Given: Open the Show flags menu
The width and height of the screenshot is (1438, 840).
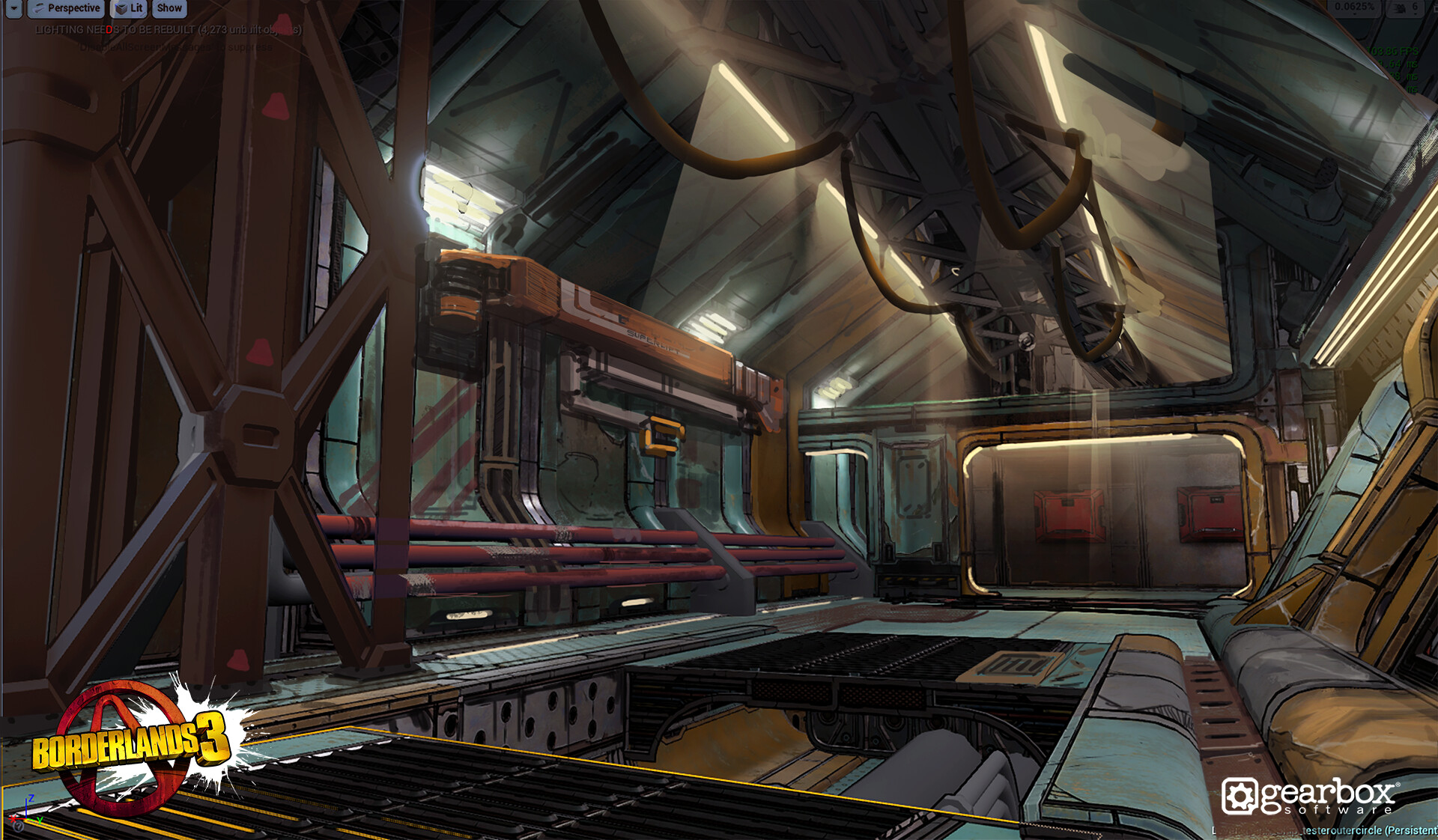Looking at the screenshot, I should pyautogui.click(x=169, y=8).
